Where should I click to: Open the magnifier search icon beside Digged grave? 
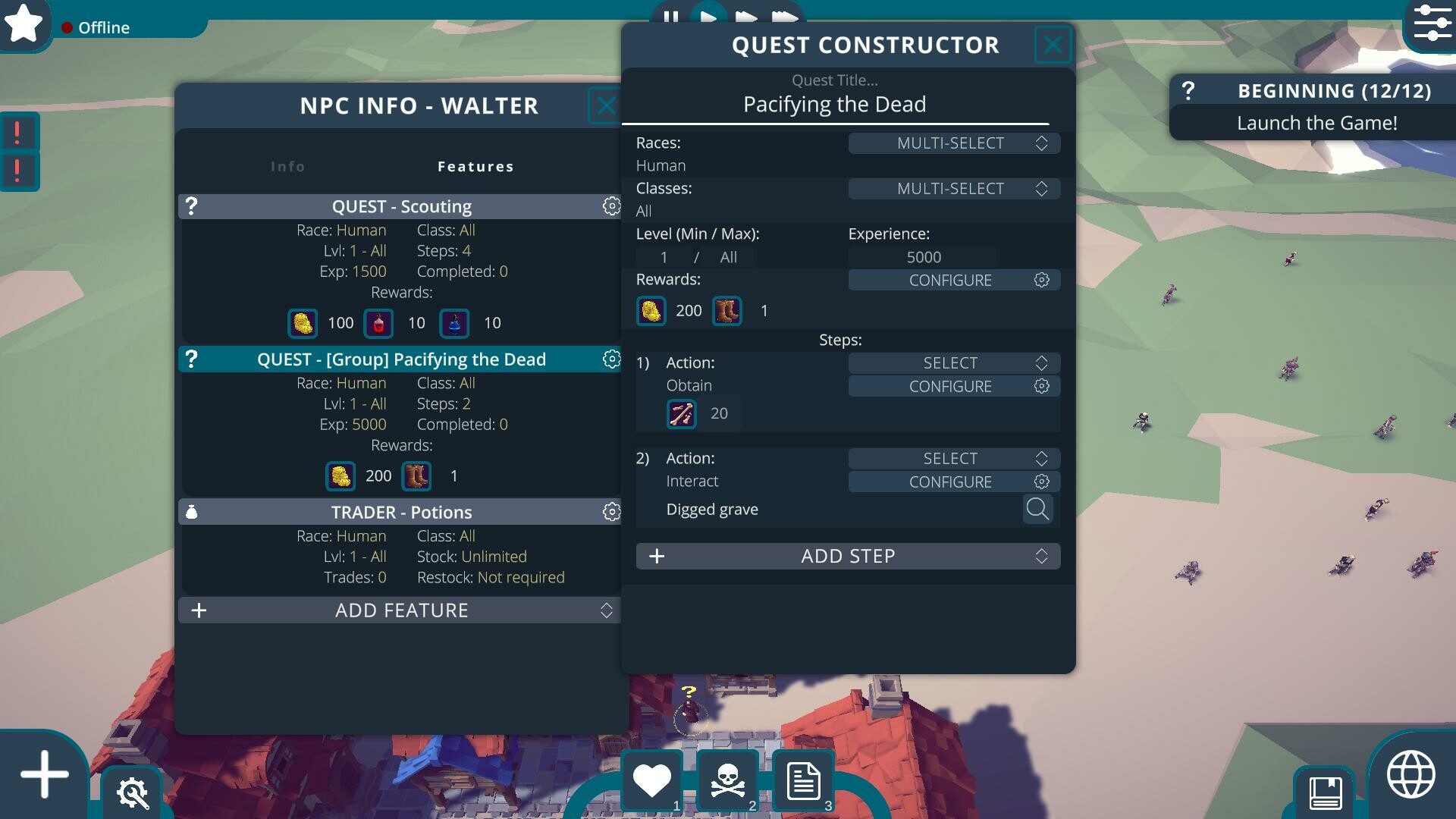[x=1038, y=509]
